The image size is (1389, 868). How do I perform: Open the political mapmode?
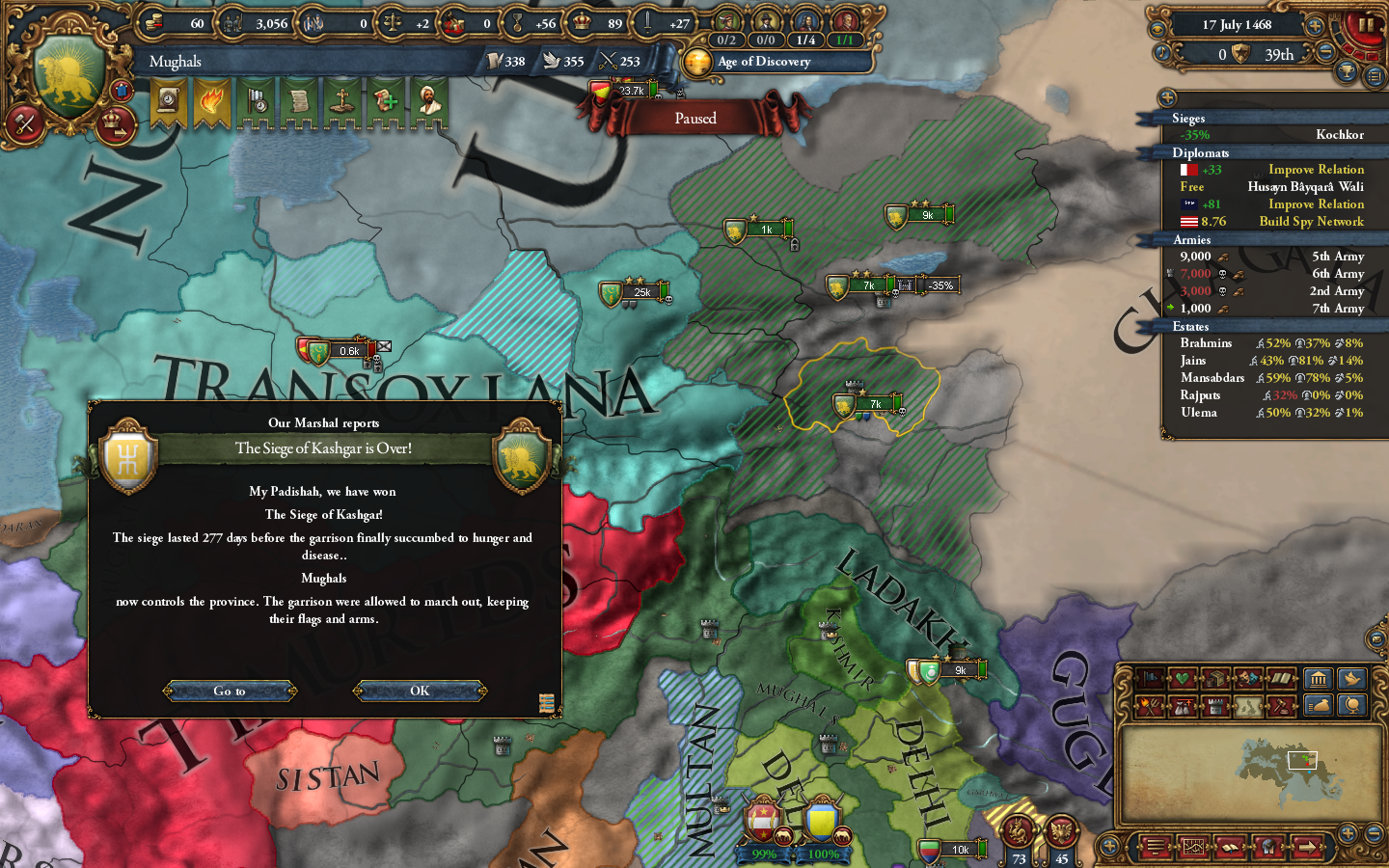(x=1149, y=678)
